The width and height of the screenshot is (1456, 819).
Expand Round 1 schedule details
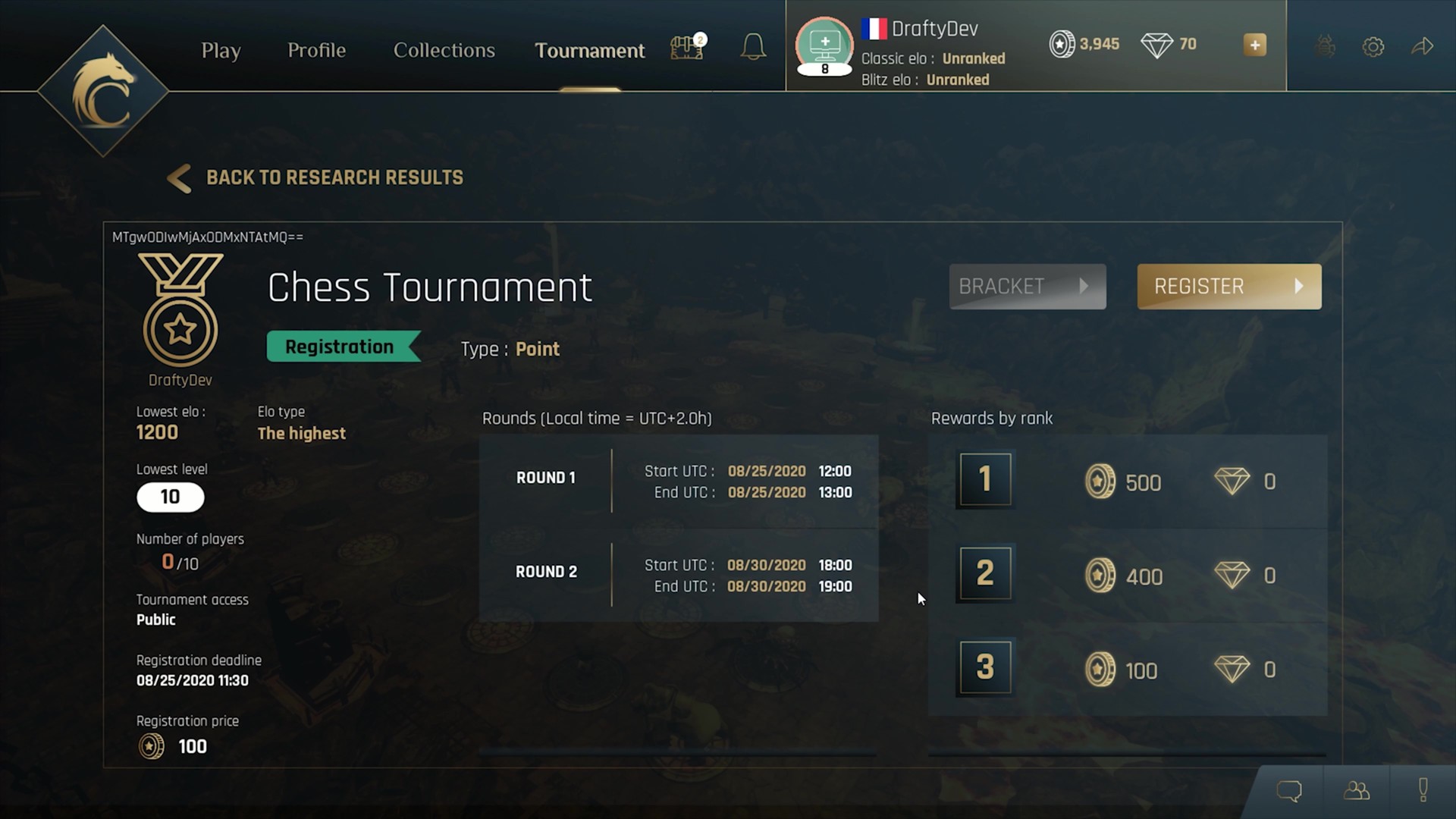[677, 481]
